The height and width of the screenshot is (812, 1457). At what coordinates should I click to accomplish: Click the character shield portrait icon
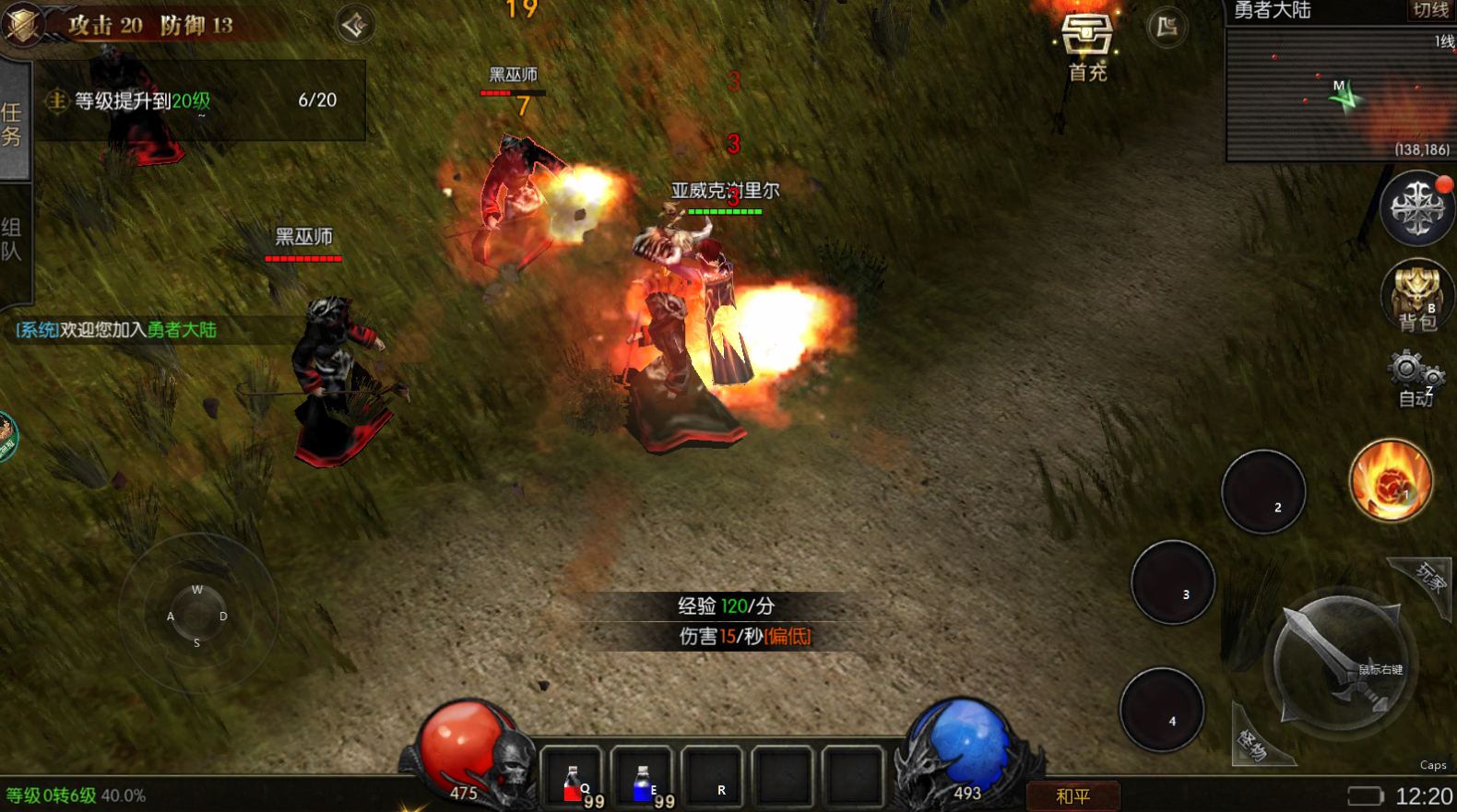[x=23, y=23]
